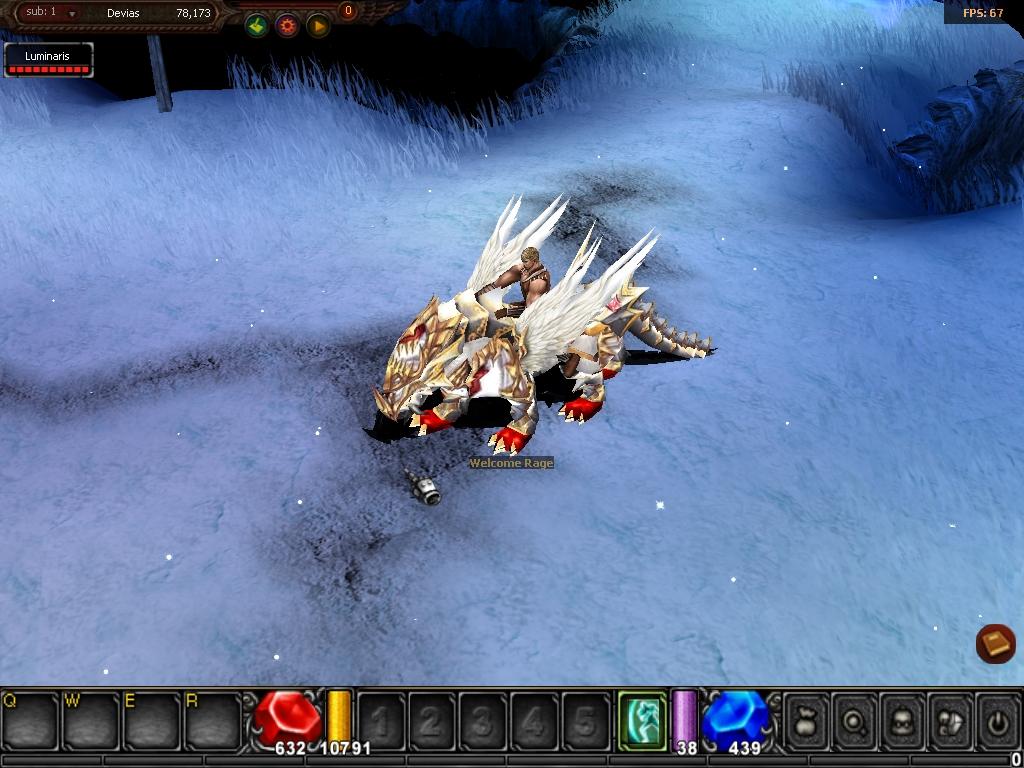Select the Luminaris party member frame

[x=48, y=60]
